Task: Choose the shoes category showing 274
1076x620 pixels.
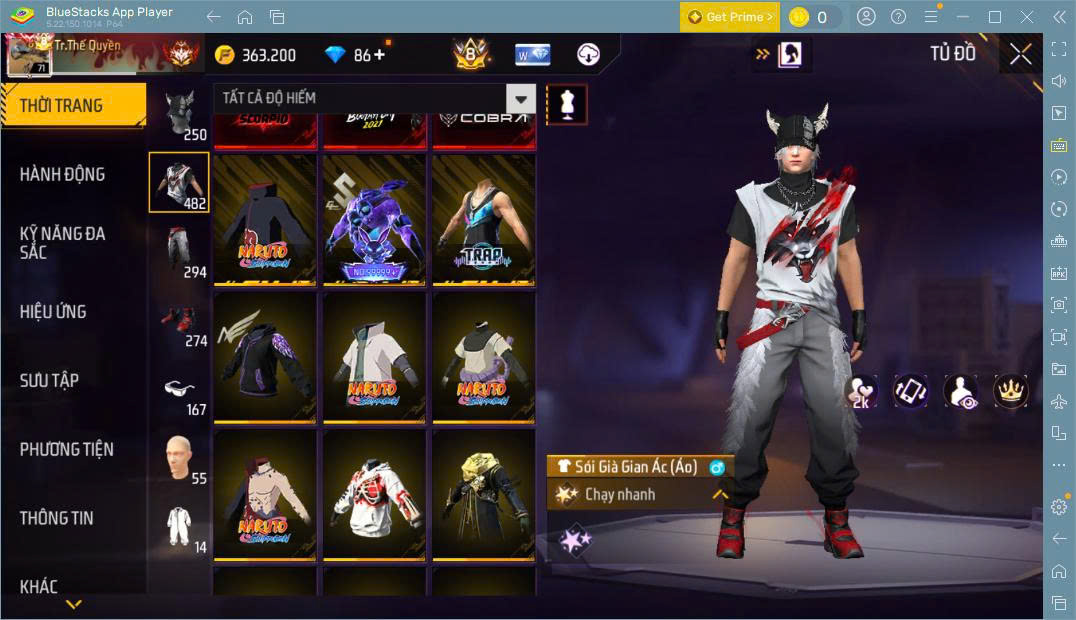Action: coord(180,322)
